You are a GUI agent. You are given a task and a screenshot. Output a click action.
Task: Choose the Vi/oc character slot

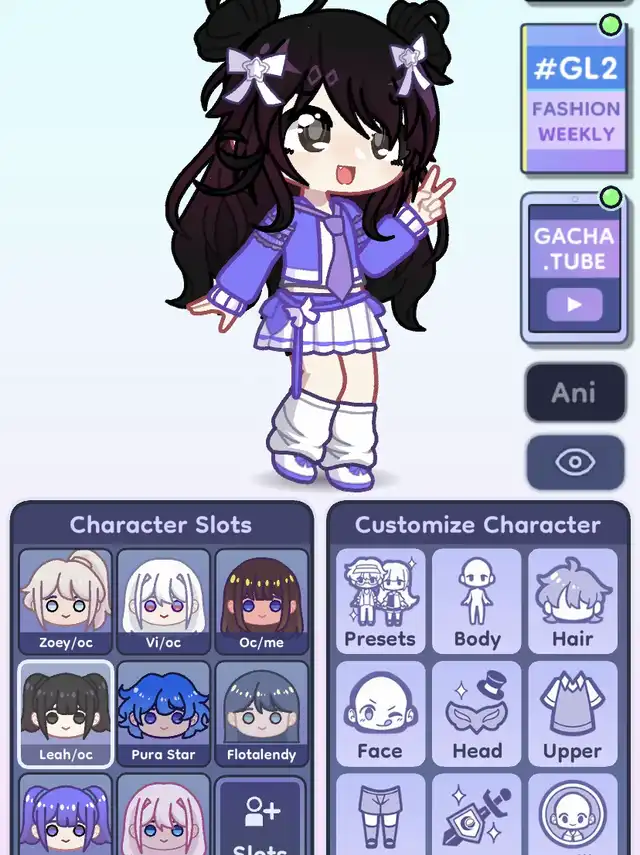tap(163, 602)
